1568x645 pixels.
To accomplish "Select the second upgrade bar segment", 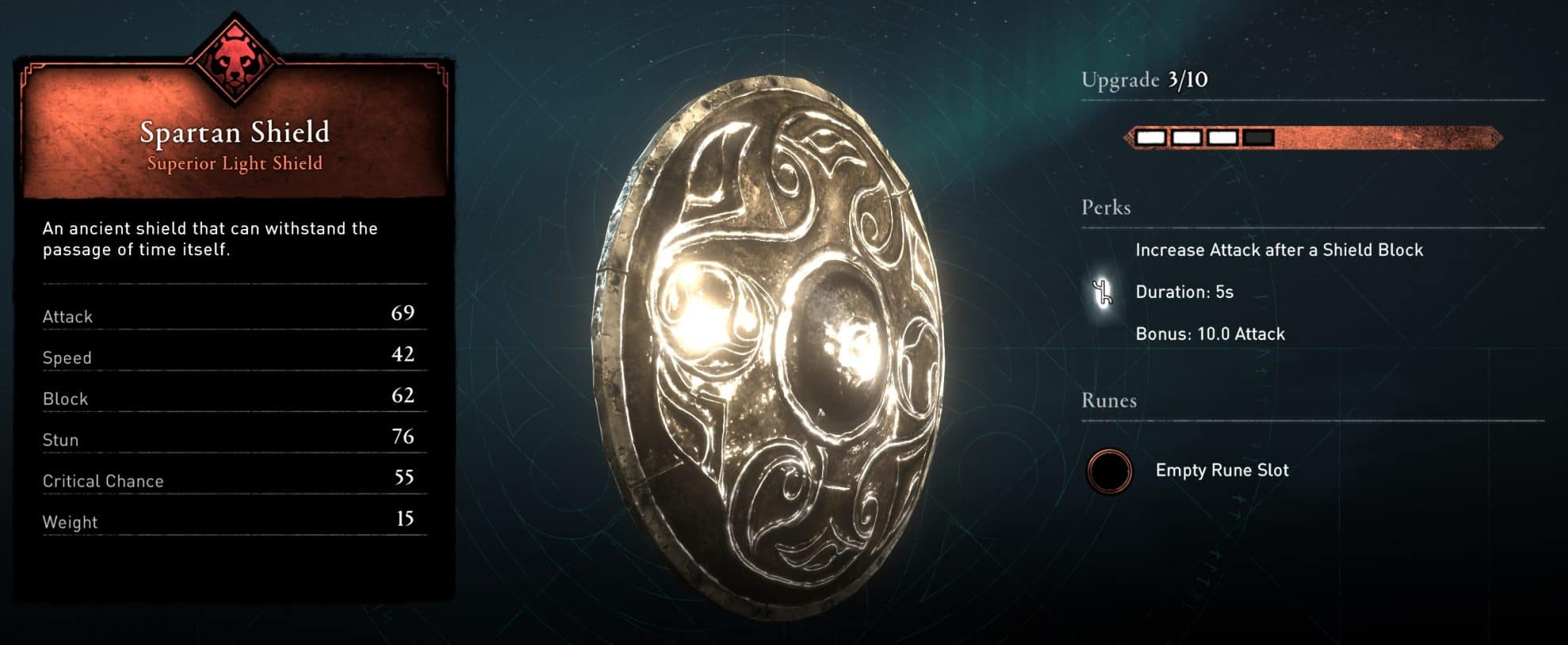I will click(1186, 137).
